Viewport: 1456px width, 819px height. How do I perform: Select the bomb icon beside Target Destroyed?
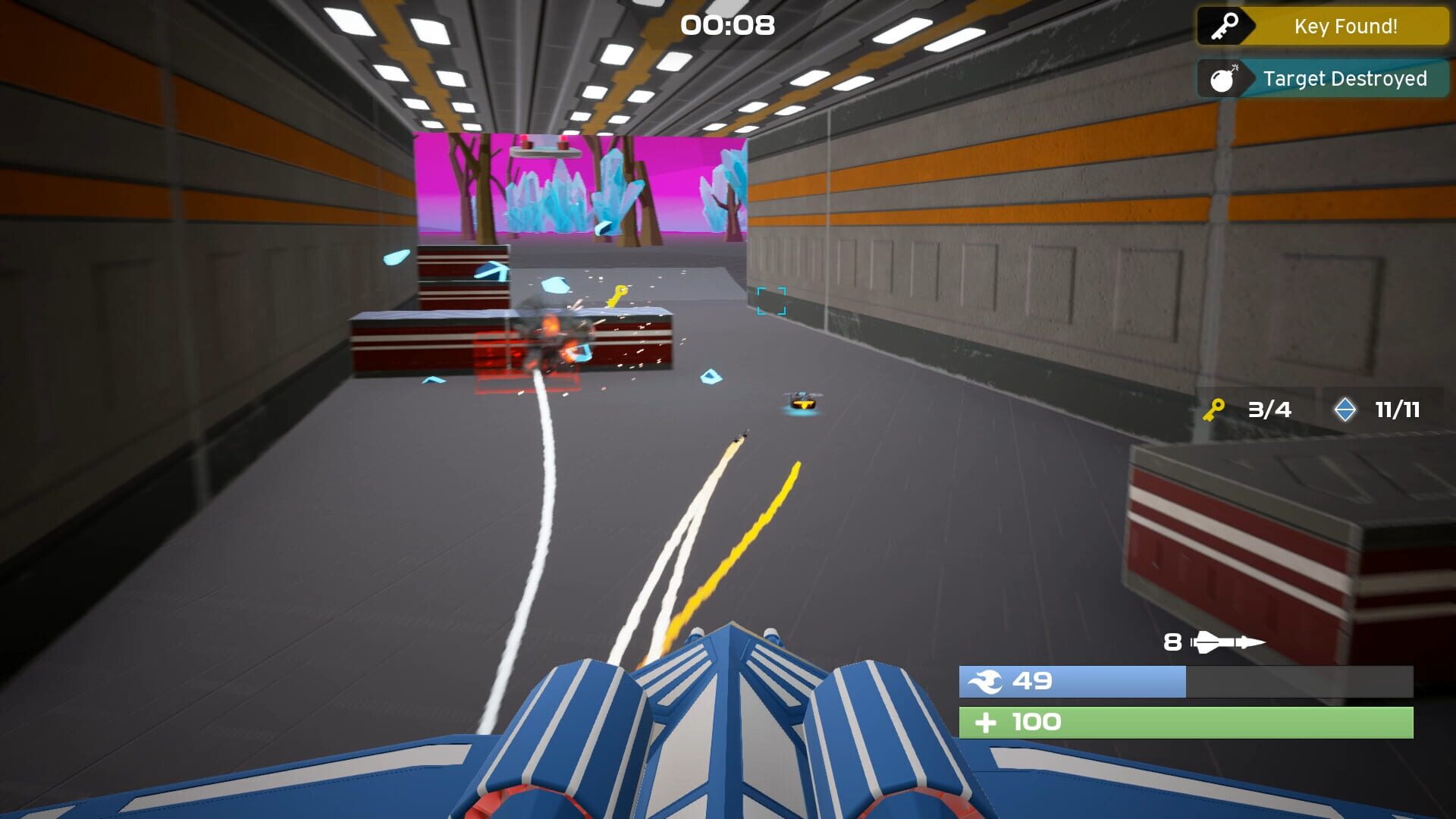[1224, 78]
